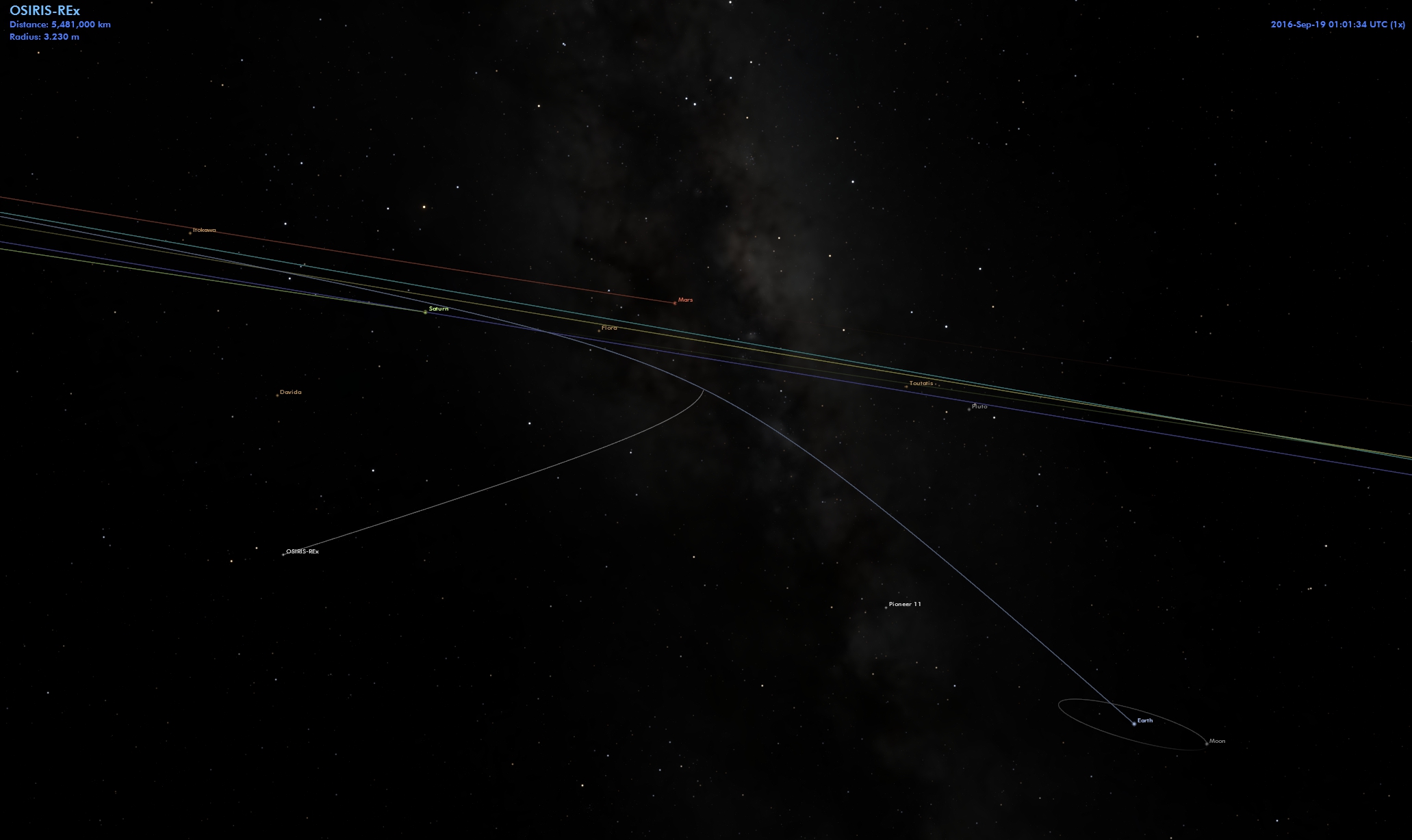
Task: Click the Moon marker
Action: (1206, 744)
